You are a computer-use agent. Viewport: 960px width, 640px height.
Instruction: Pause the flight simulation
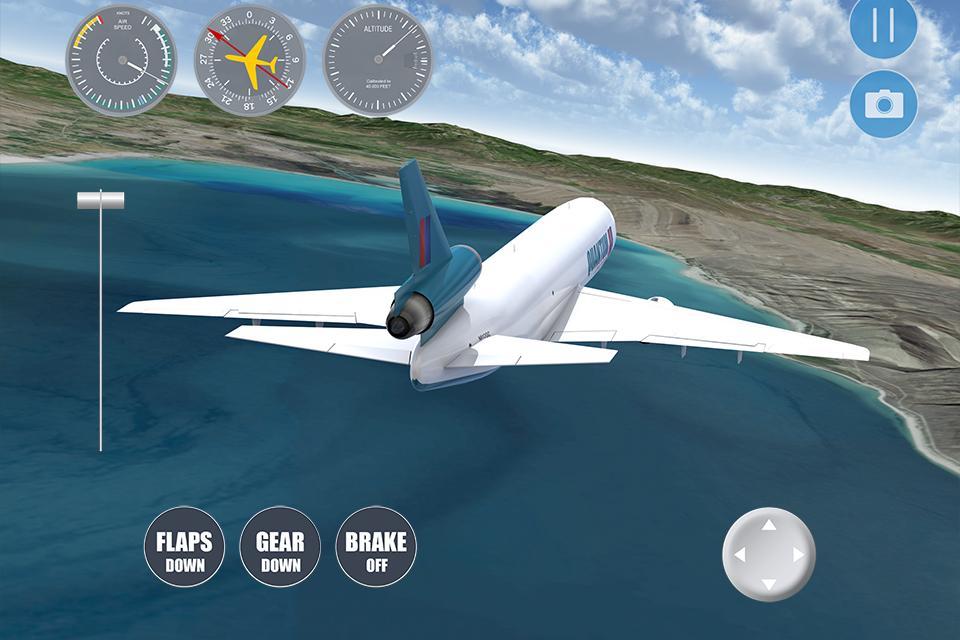coord(884,25)
